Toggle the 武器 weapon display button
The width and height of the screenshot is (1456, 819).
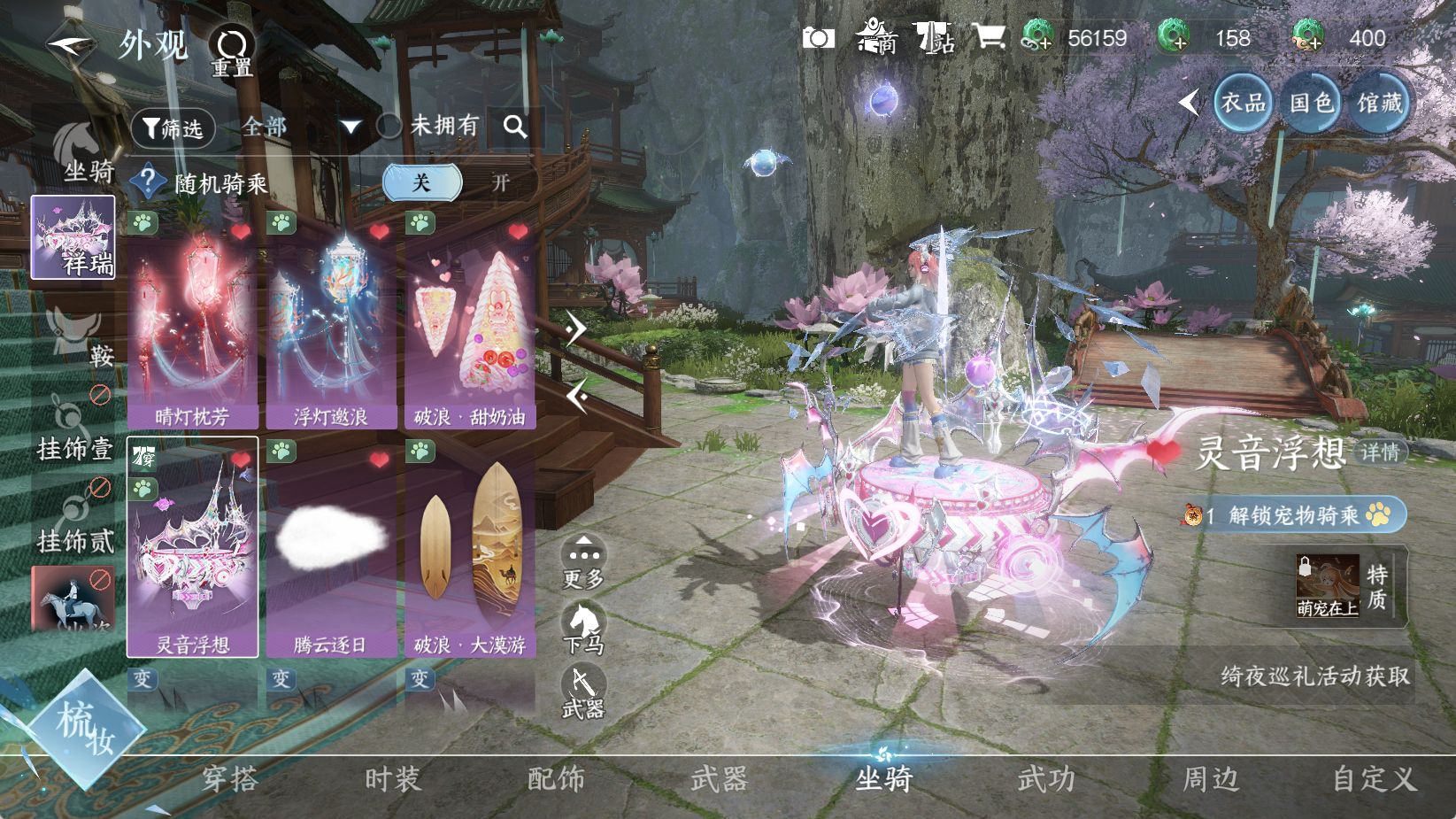coord(583,692)
